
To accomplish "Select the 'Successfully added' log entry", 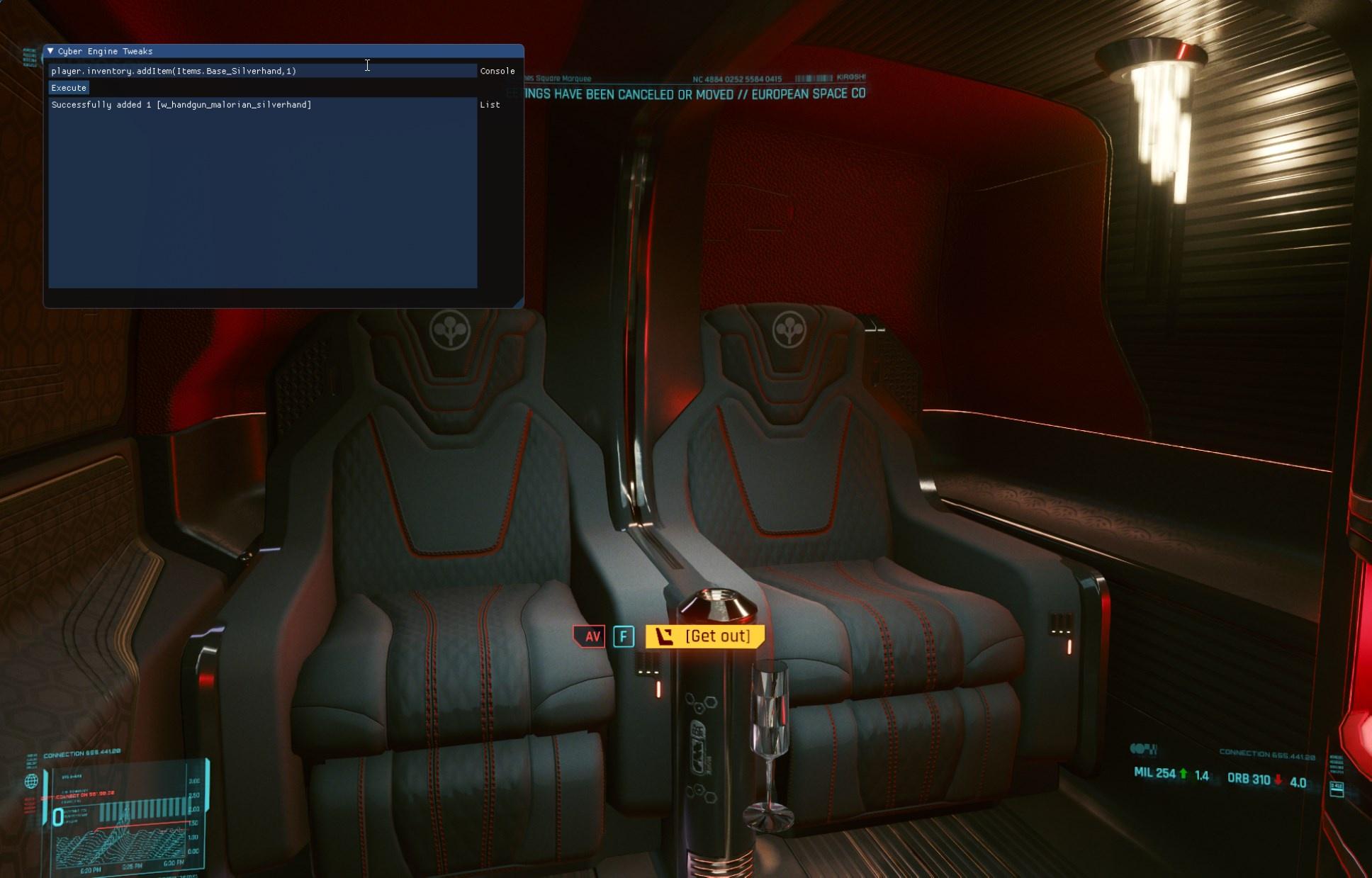I will 181,104.
